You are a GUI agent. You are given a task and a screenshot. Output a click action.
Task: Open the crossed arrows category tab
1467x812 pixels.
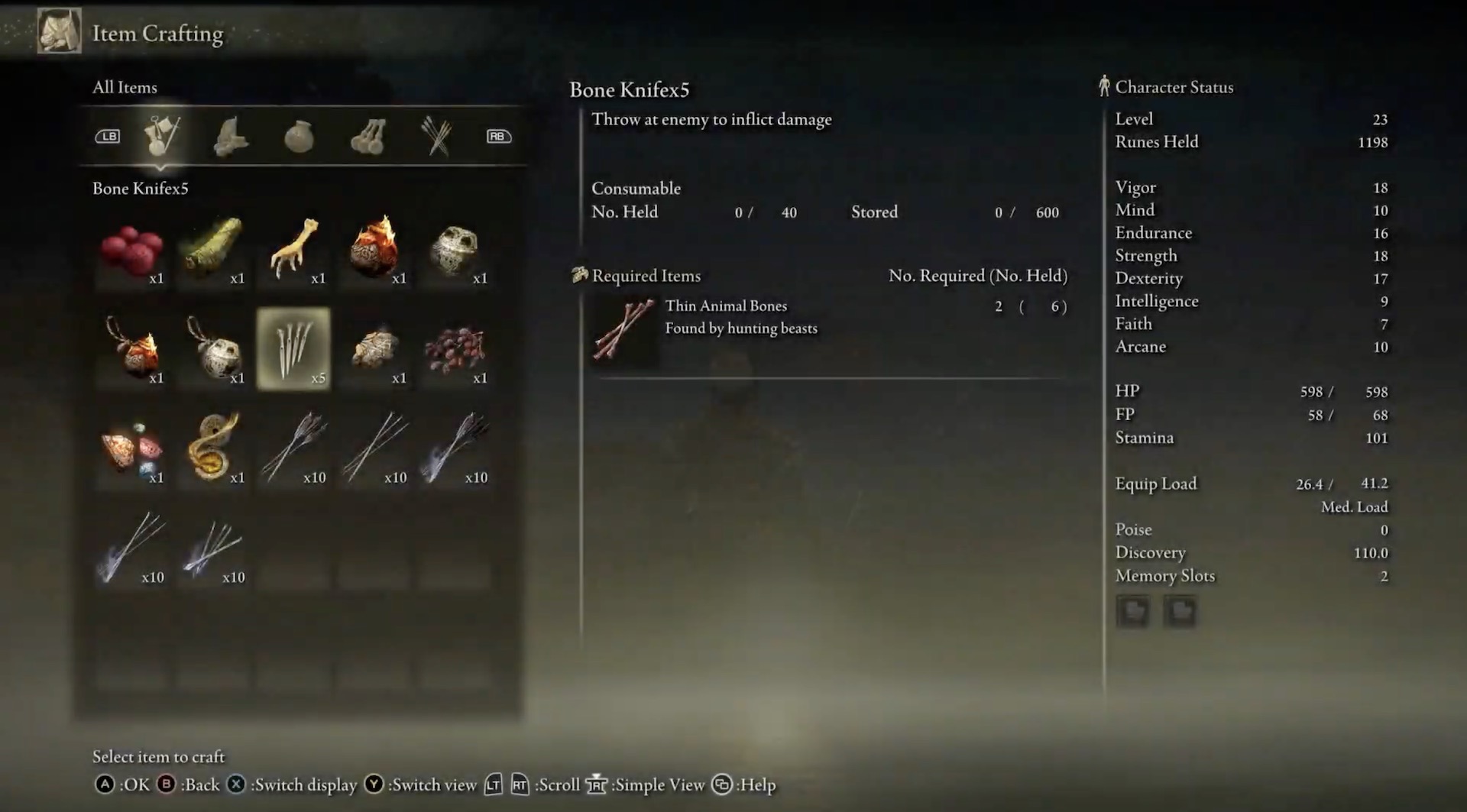coord(436,137)
